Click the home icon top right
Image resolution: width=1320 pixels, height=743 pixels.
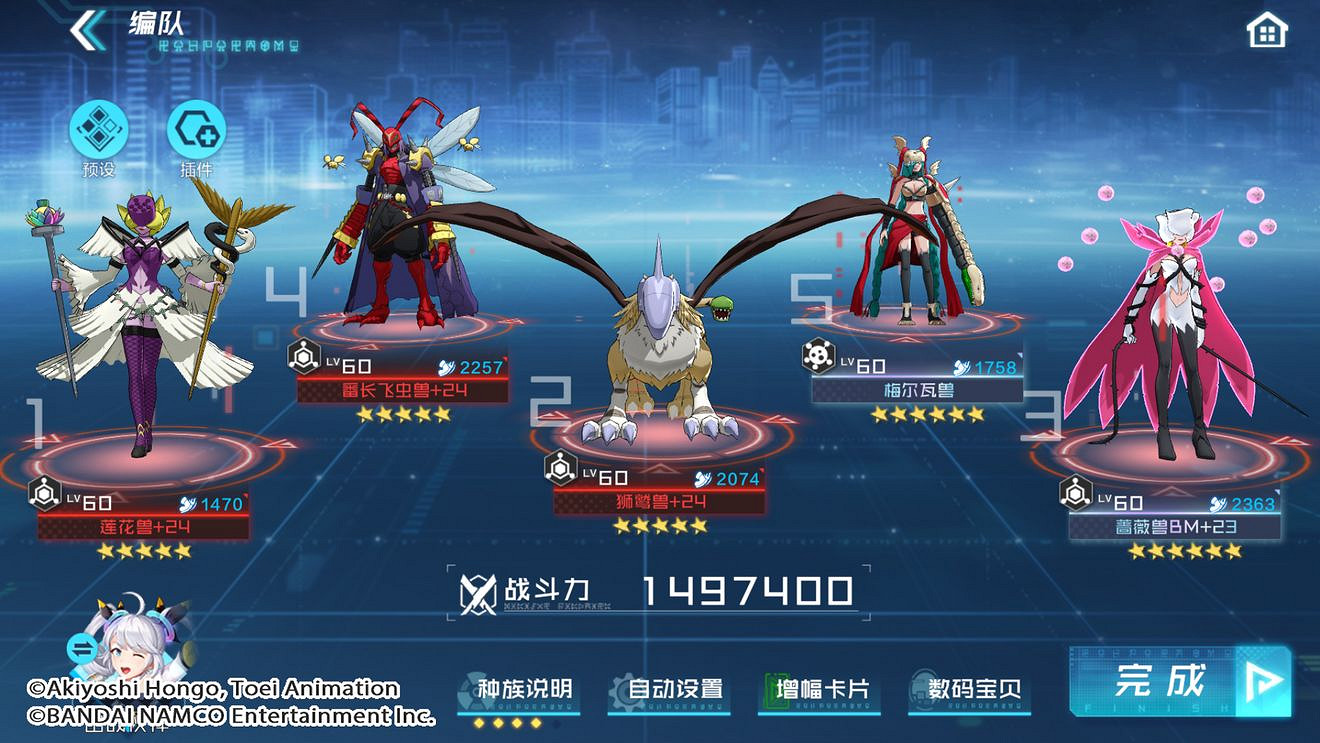tap(1265, 30)
